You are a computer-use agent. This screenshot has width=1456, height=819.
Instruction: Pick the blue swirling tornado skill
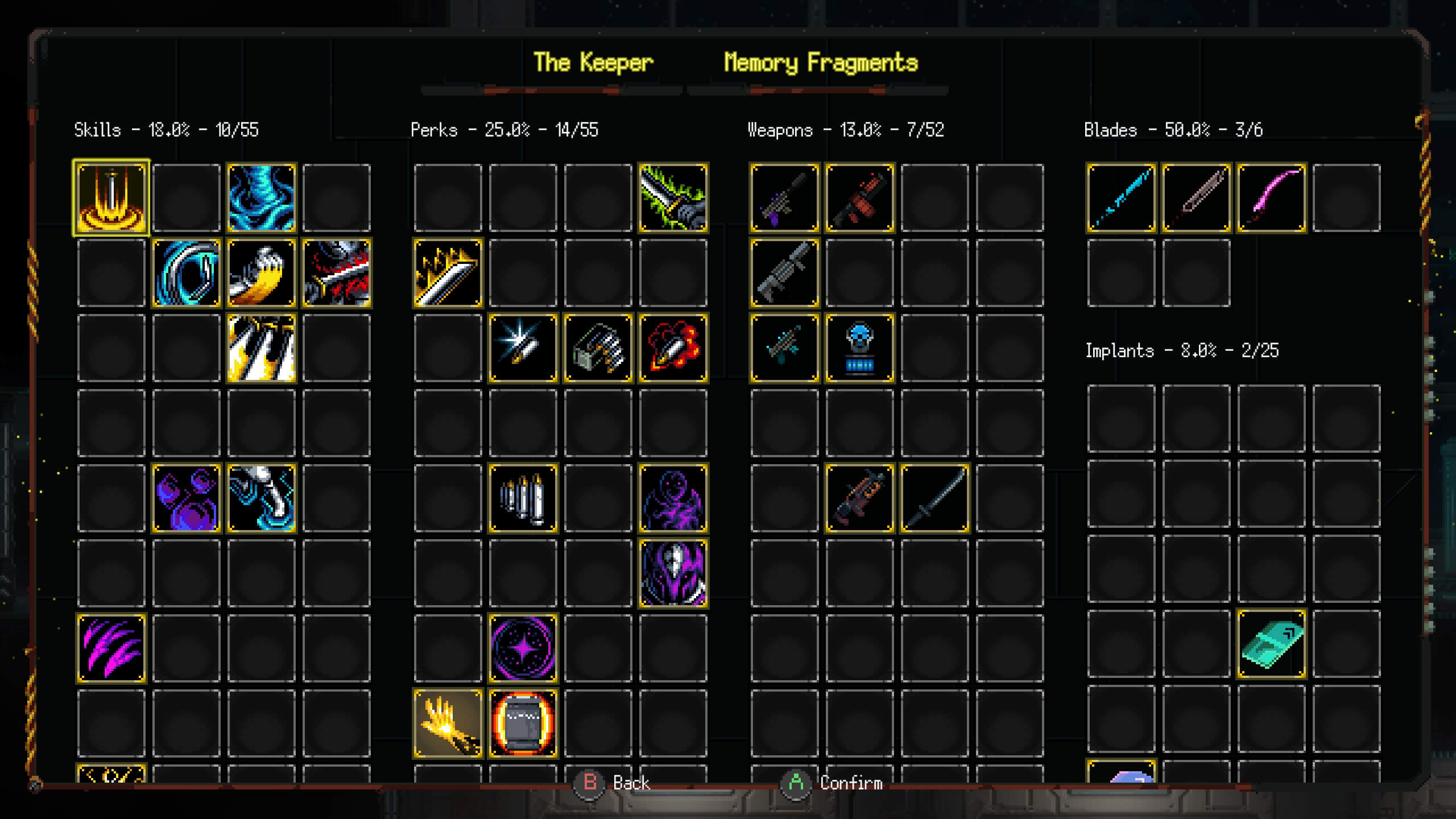pos(262,198)
